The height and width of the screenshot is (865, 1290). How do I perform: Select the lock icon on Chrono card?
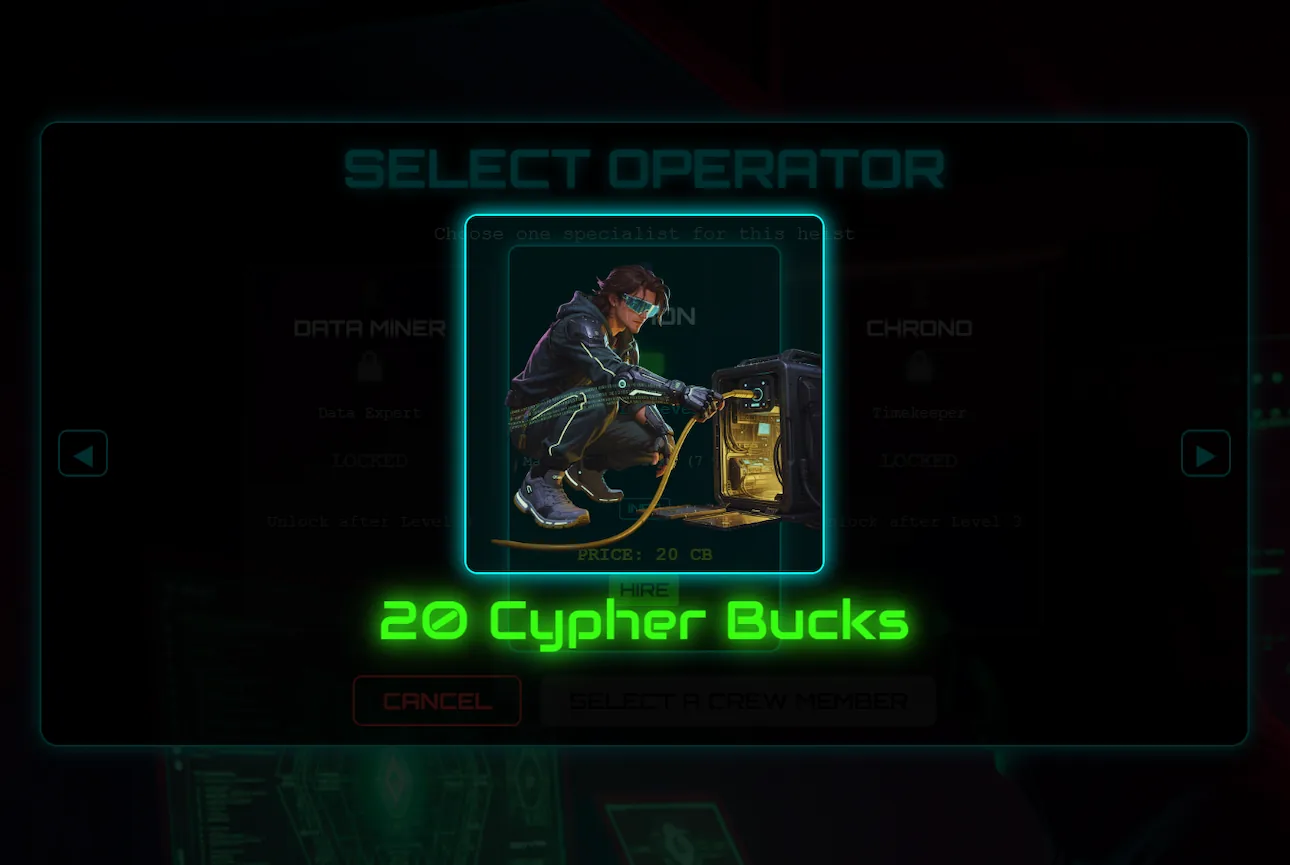[x=919, y=366]
